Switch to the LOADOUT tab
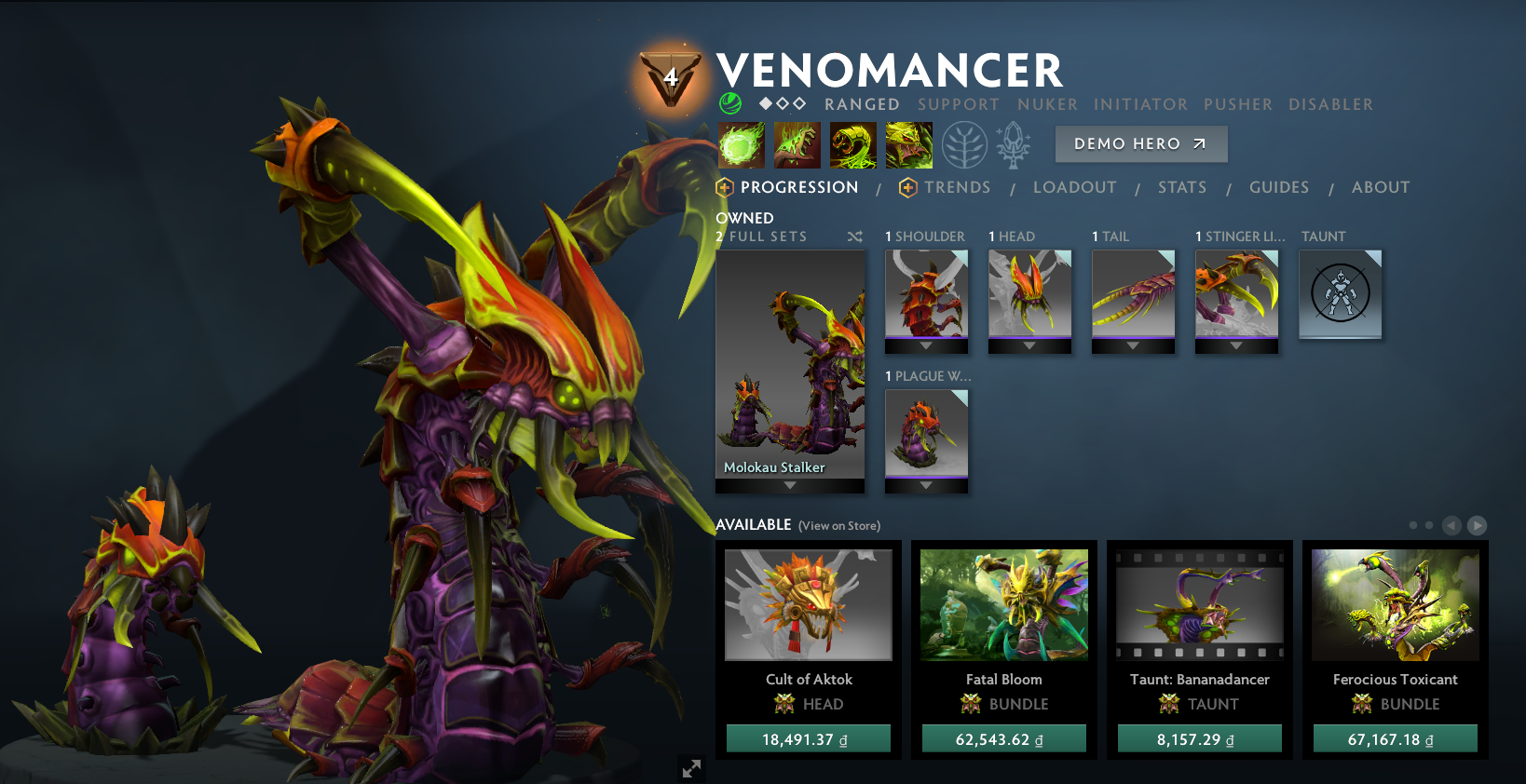 coord(1074,187)
